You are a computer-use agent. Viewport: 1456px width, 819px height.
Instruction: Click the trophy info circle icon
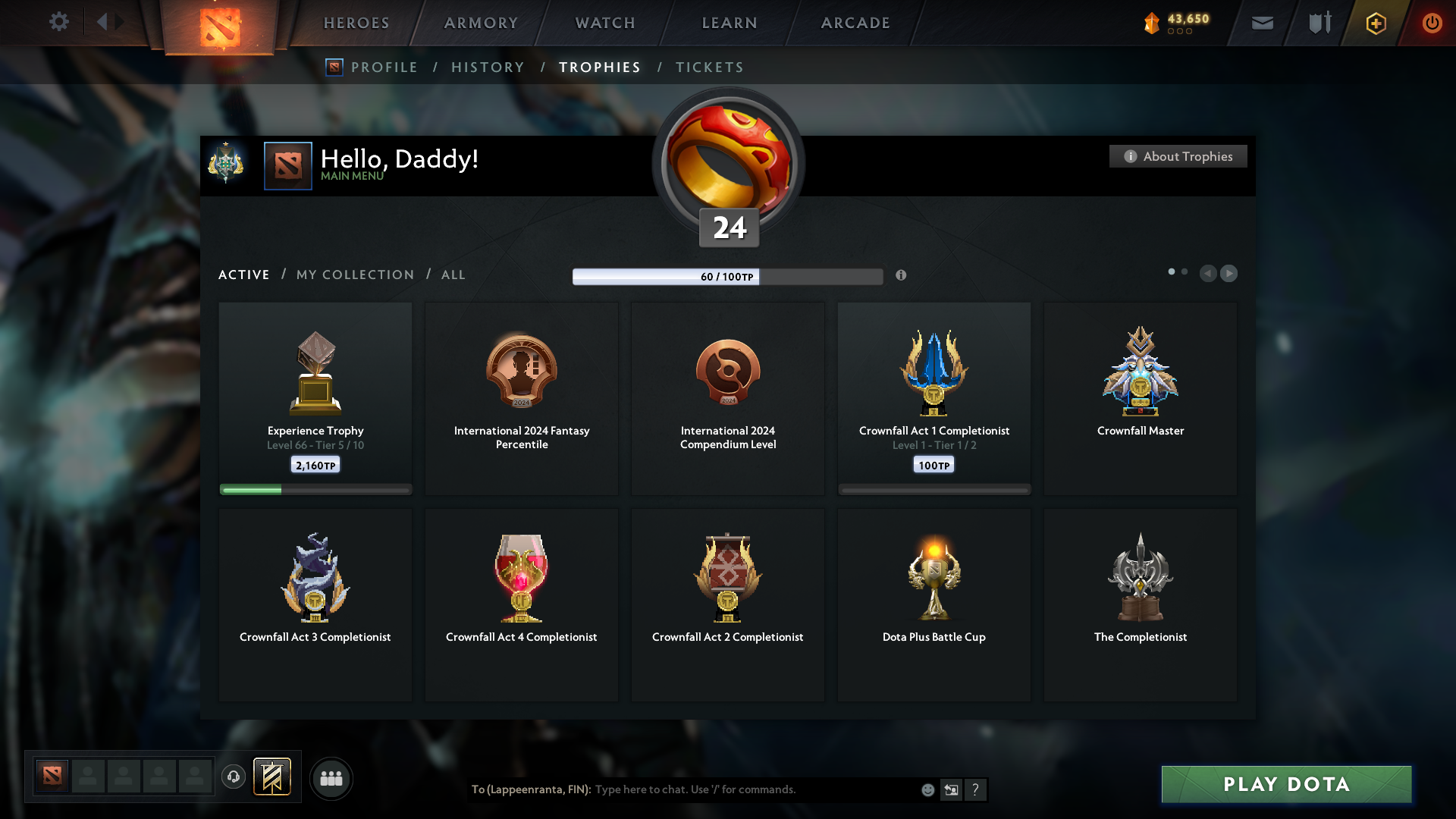point(902,275)
